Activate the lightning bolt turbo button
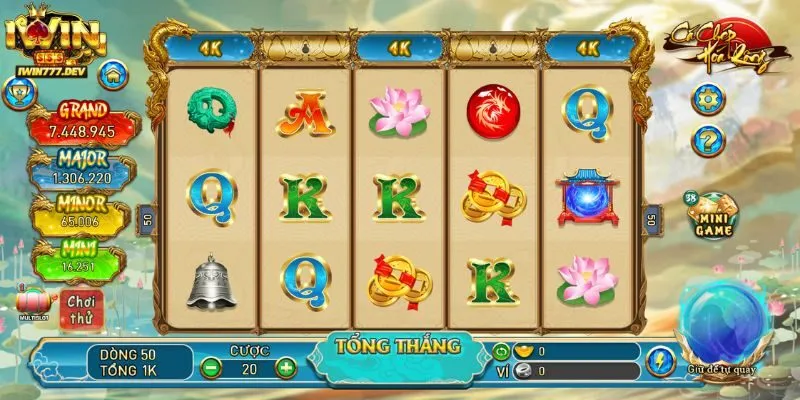This screenshot has height=400, width=800. click(660, 360)
